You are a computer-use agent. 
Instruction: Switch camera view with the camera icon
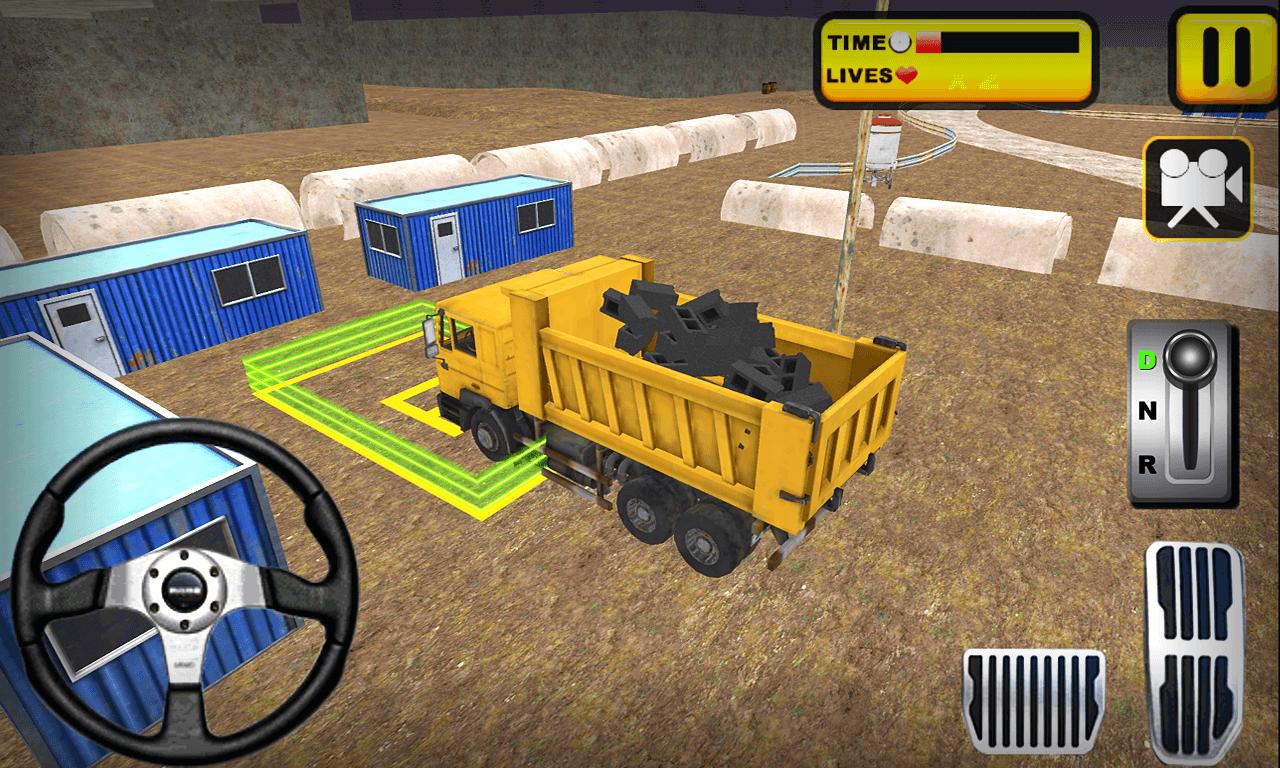pos(1197,188)
